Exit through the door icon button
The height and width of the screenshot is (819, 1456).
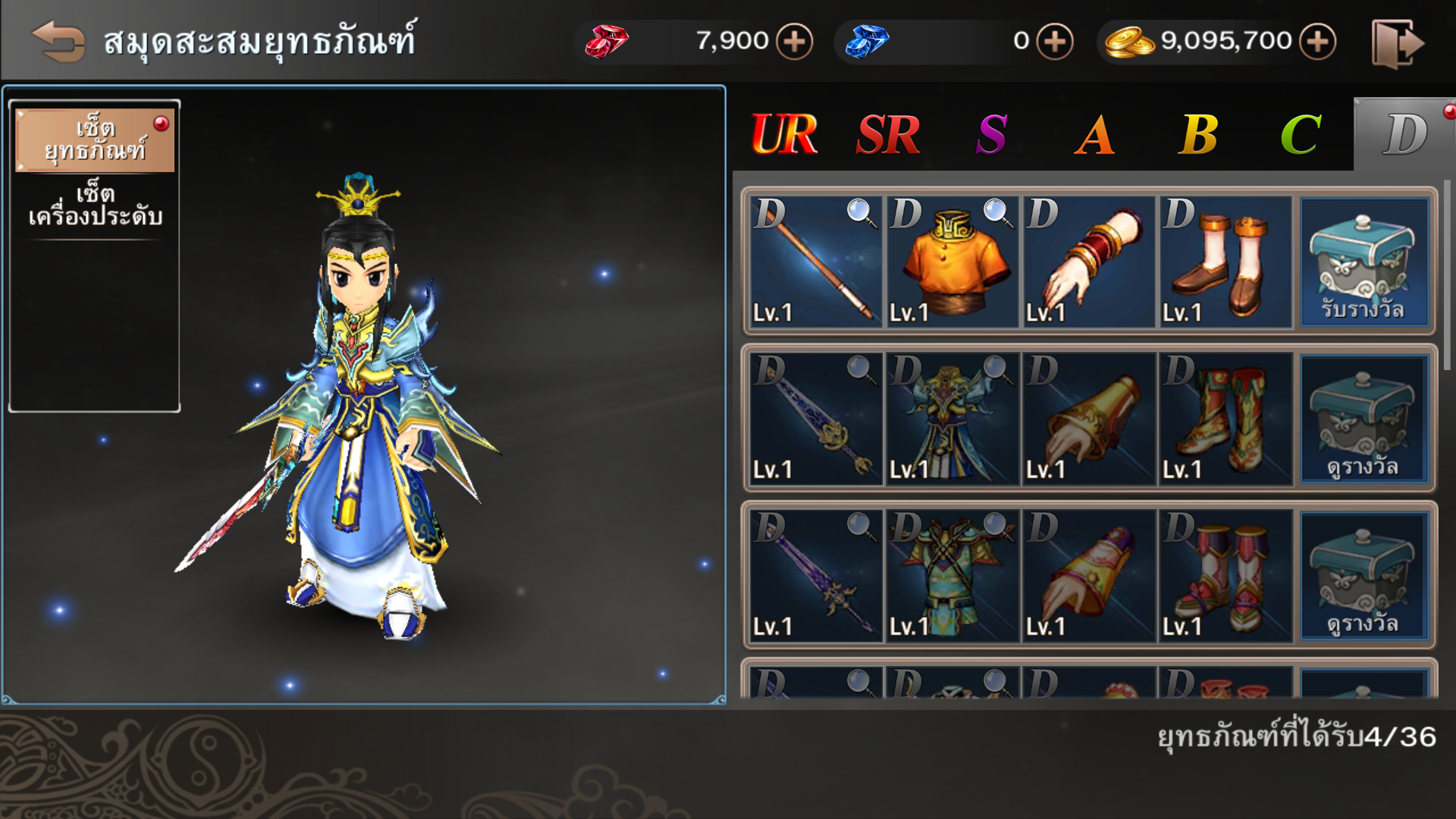pos(1397,44)
